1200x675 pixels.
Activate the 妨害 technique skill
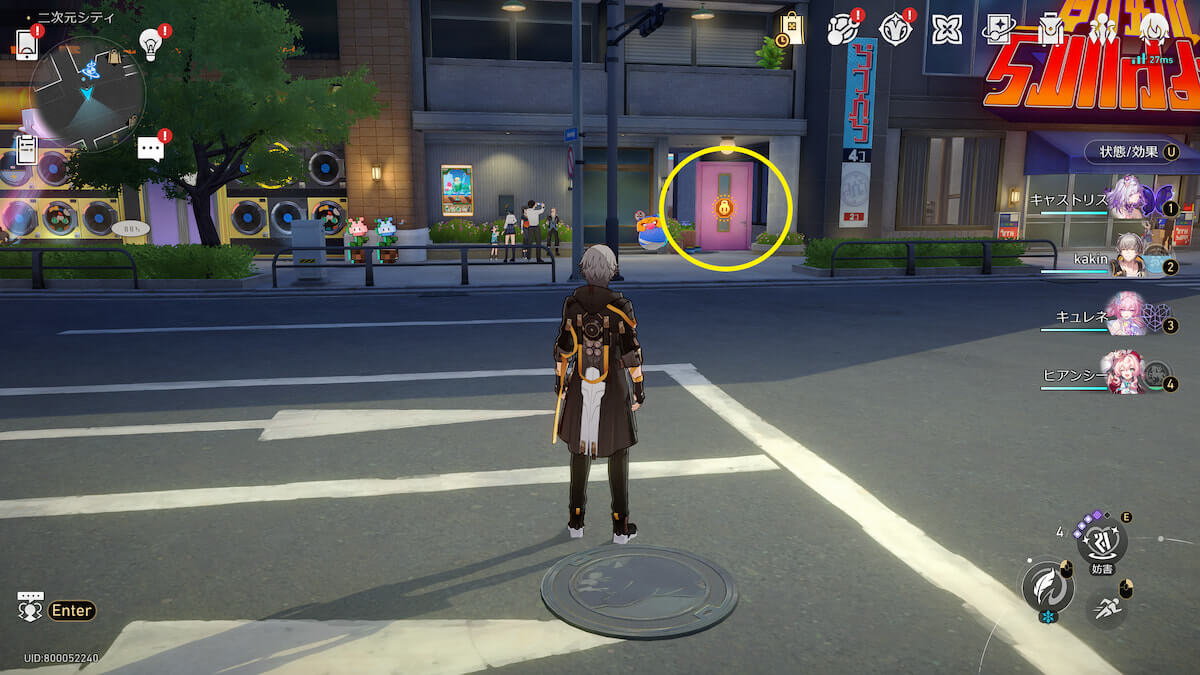1102,543
